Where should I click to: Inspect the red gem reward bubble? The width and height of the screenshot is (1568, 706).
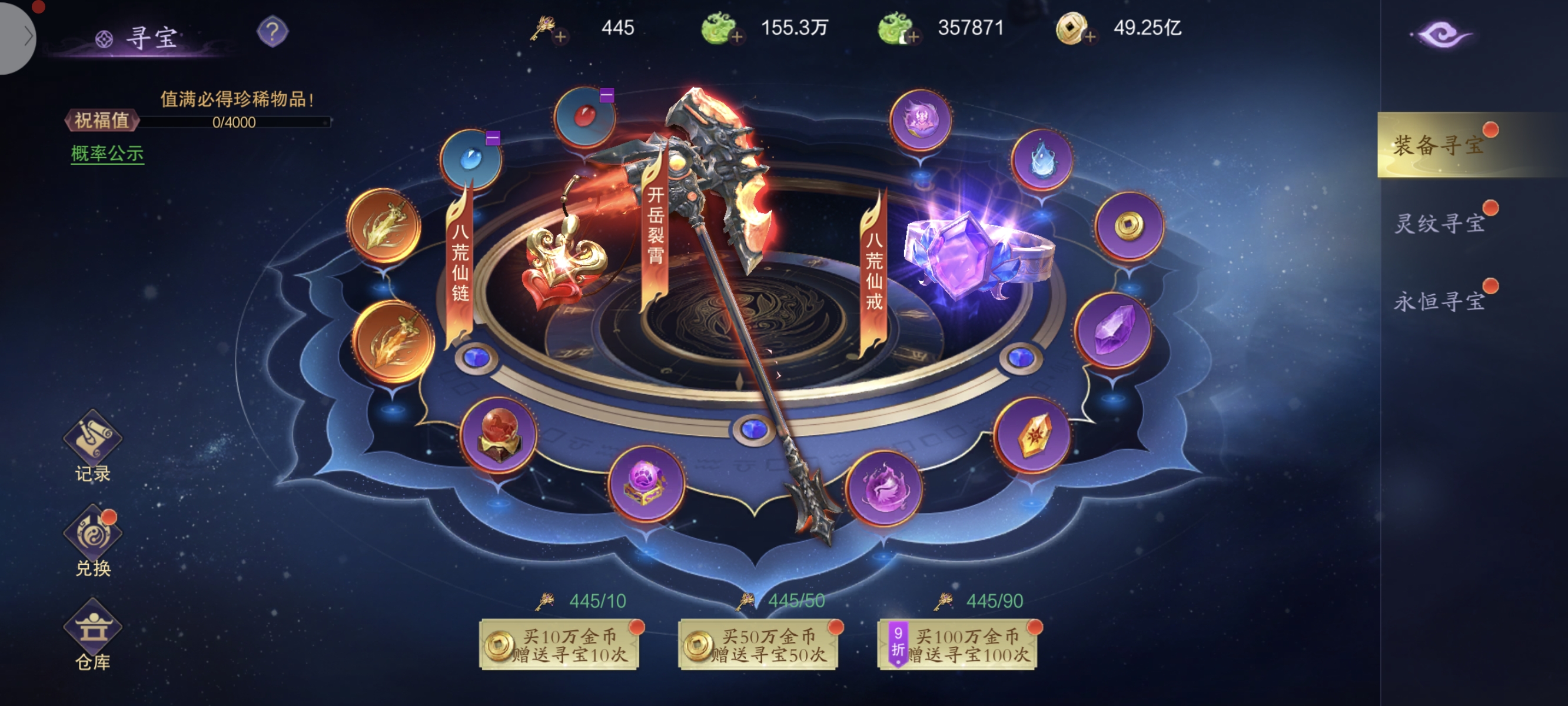click(x=584, y=116)
